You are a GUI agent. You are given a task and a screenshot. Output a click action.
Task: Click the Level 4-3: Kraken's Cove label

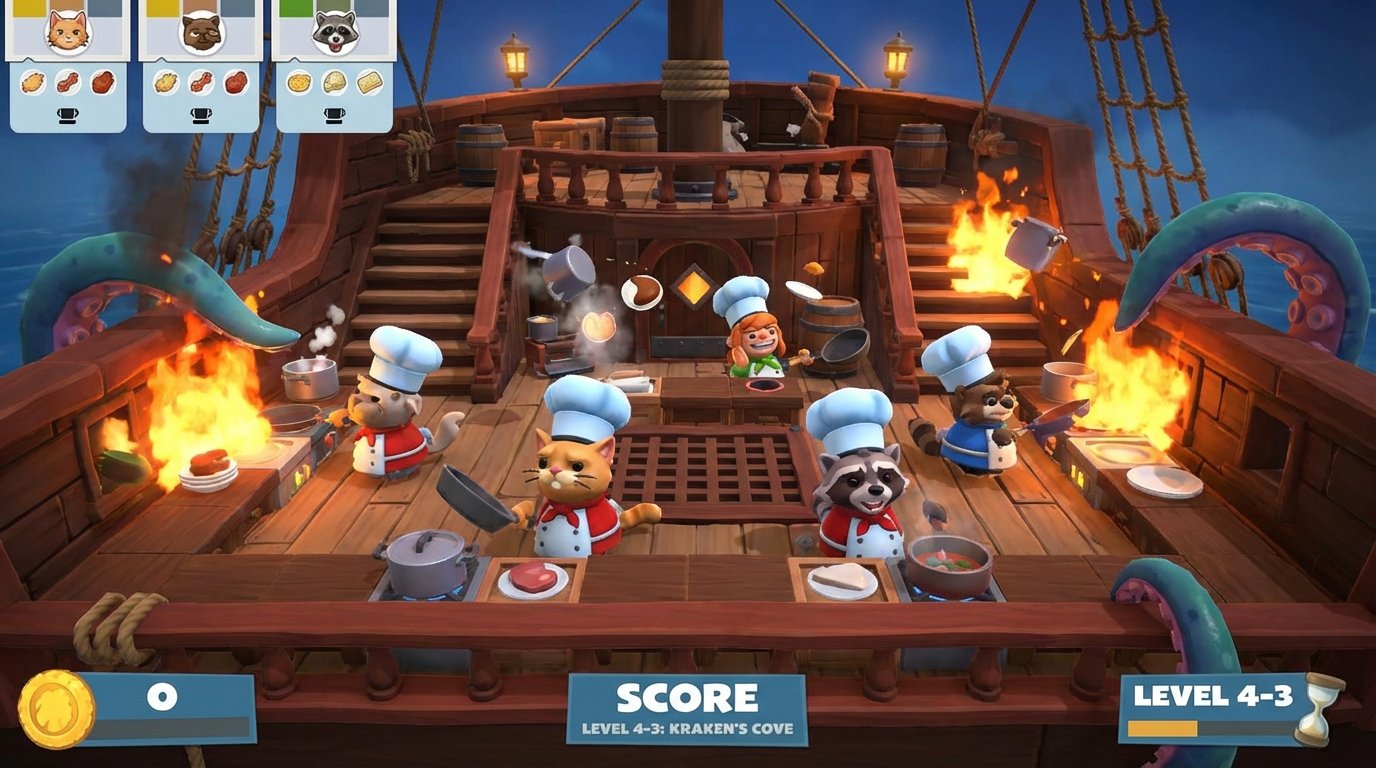click(x=687, y=730)
